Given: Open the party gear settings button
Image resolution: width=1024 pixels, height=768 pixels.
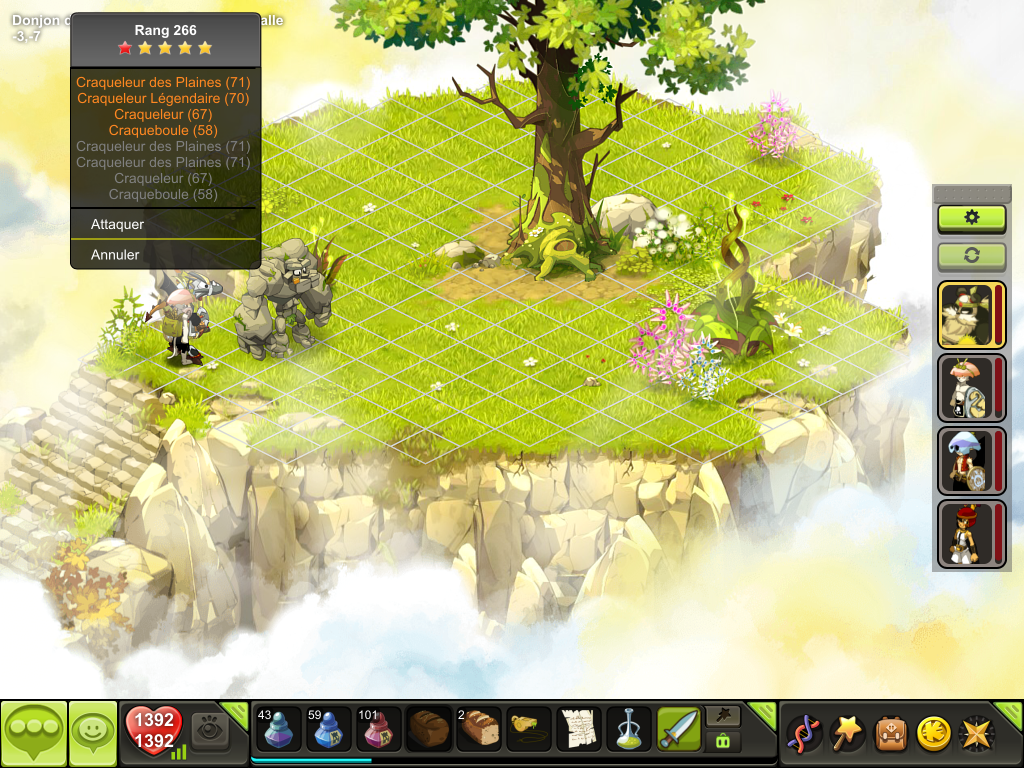Looking at the screenshot, I should [x=971, y=218].
